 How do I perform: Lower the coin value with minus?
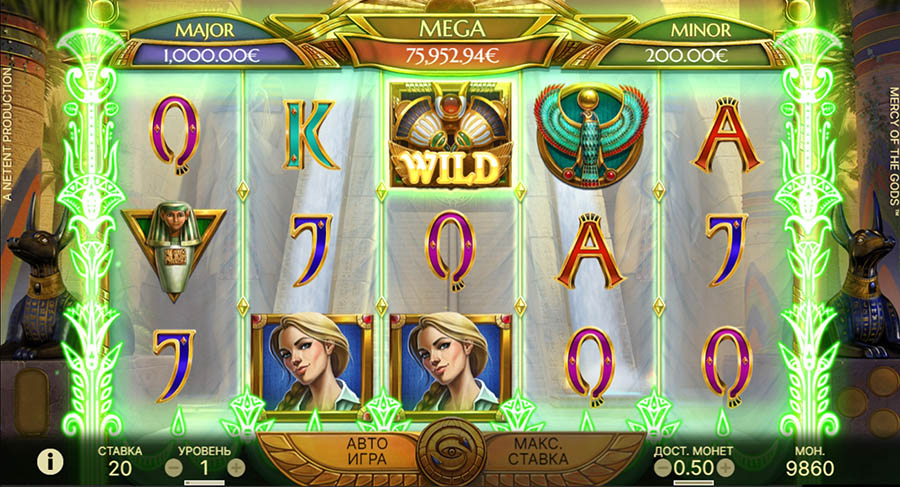663,467
